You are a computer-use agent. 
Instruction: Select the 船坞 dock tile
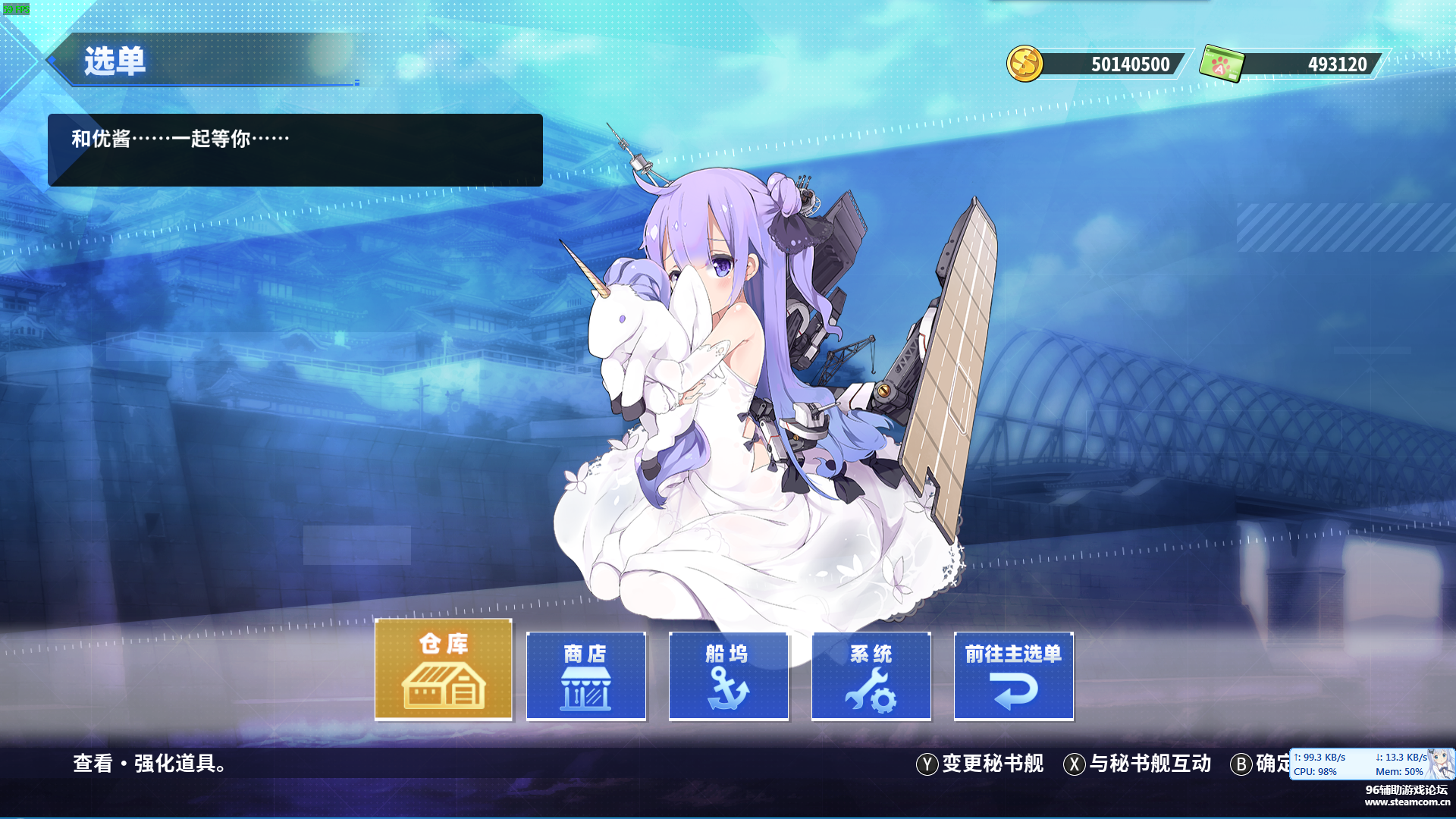pos(728,676)
